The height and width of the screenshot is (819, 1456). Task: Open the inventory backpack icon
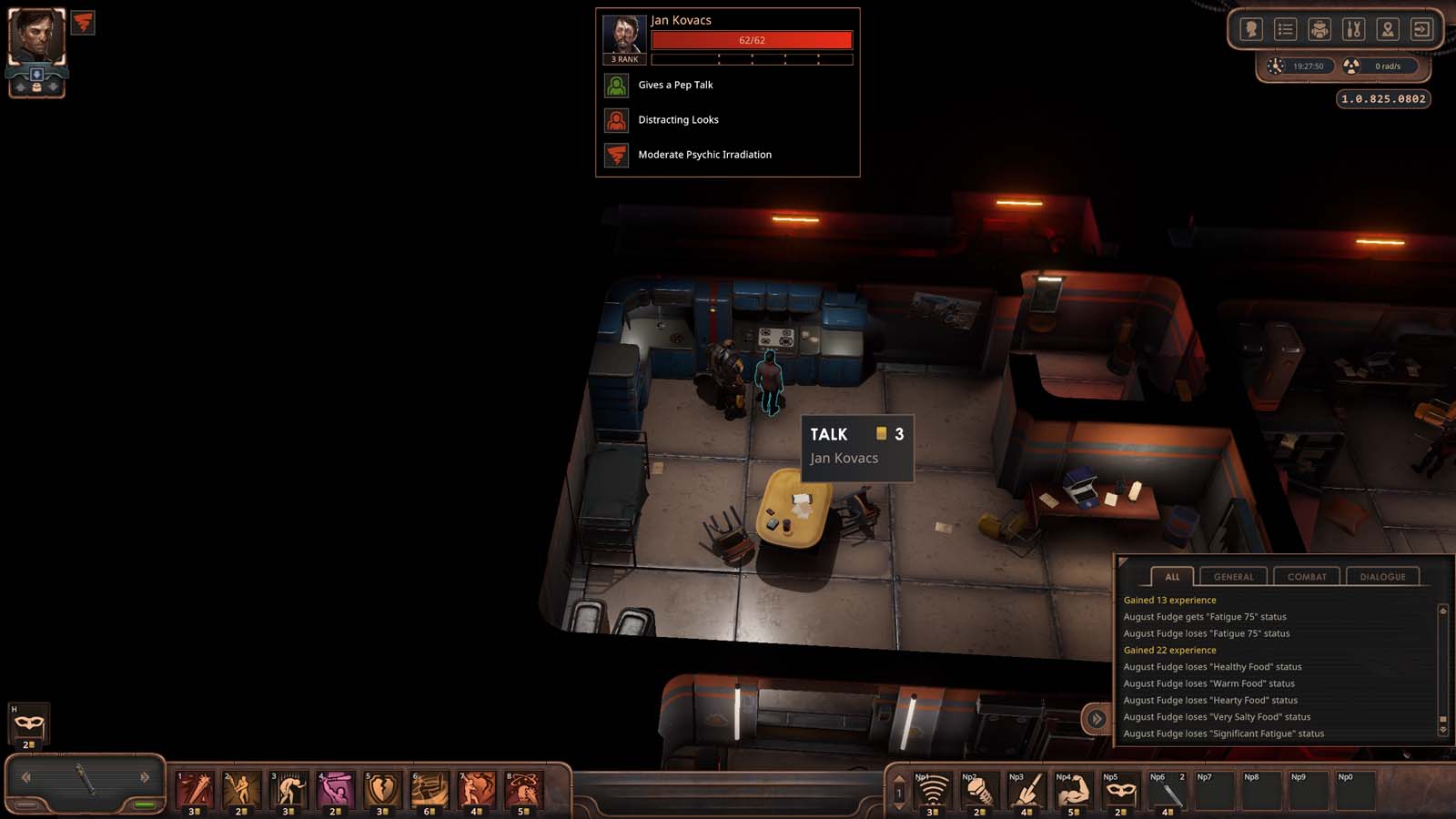pos(1319,28)
